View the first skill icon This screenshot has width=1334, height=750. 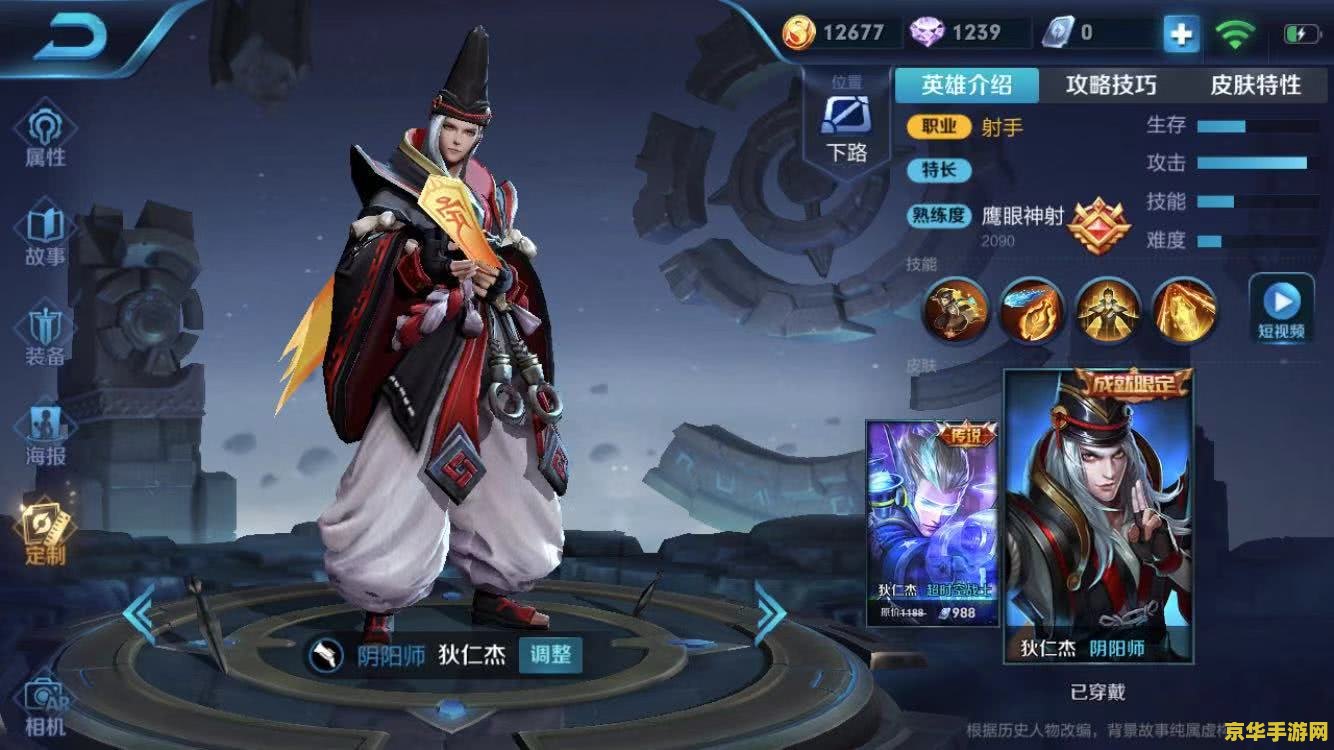coord(955,311)
